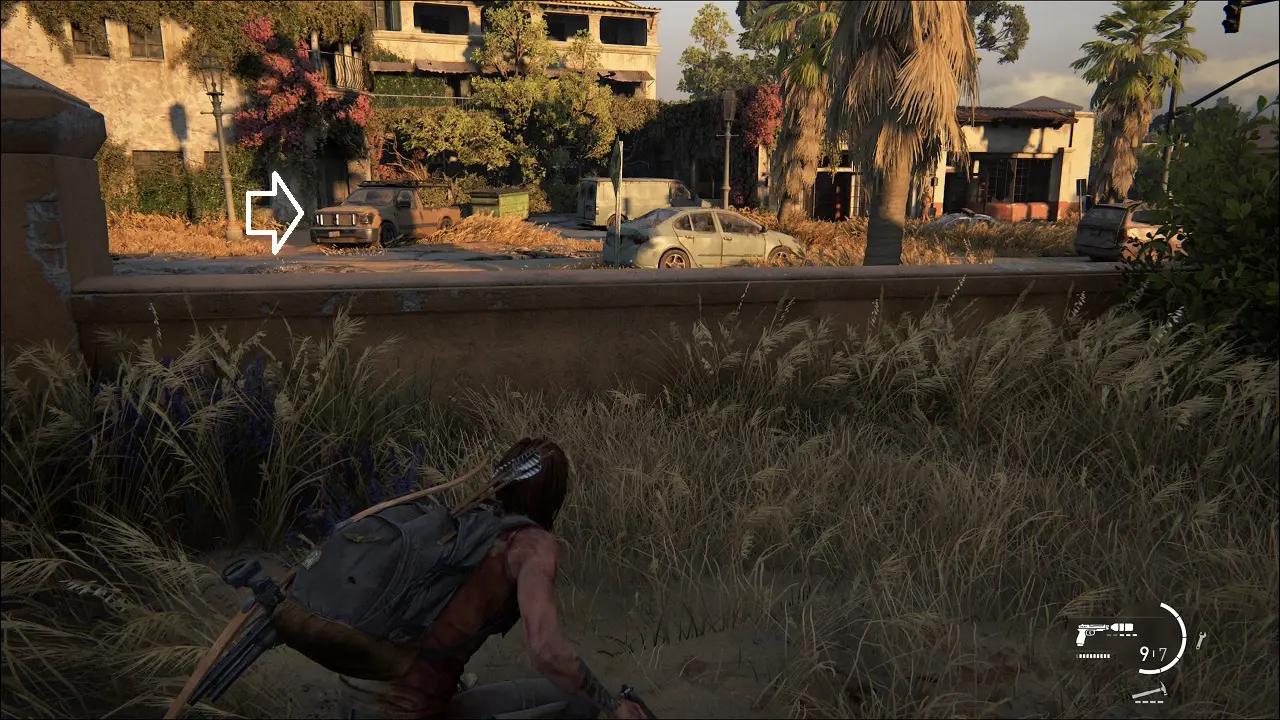
Task: Click the wrench crafting icon
Action: pos(1200,640)
